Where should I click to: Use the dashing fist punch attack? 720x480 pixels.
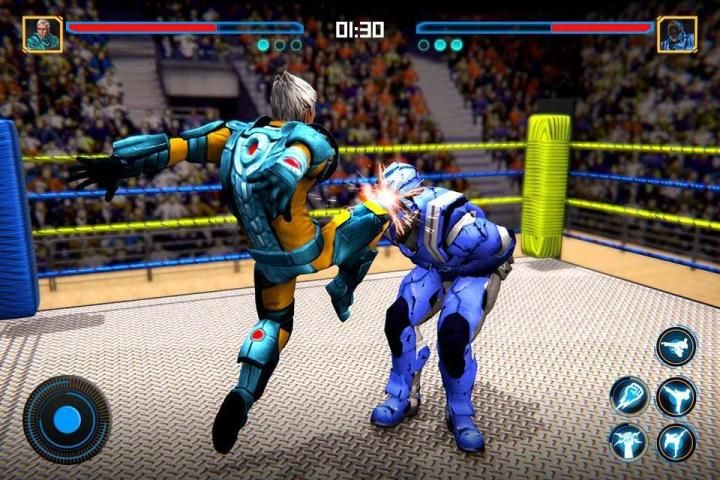point(630,396)
